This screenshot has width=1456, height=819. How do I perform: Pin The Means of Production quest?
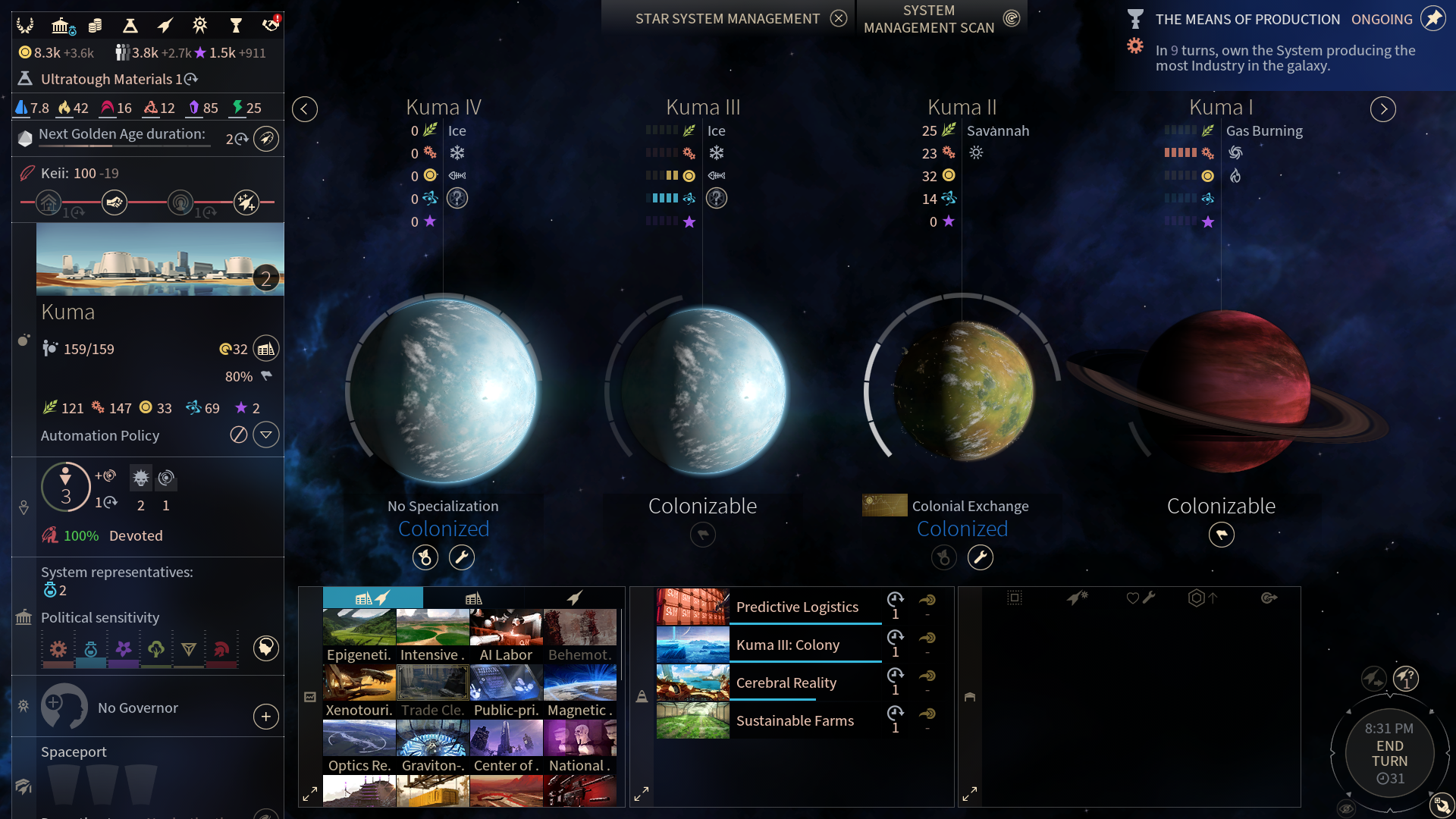pyautogui.click(x=1432, y=18)
